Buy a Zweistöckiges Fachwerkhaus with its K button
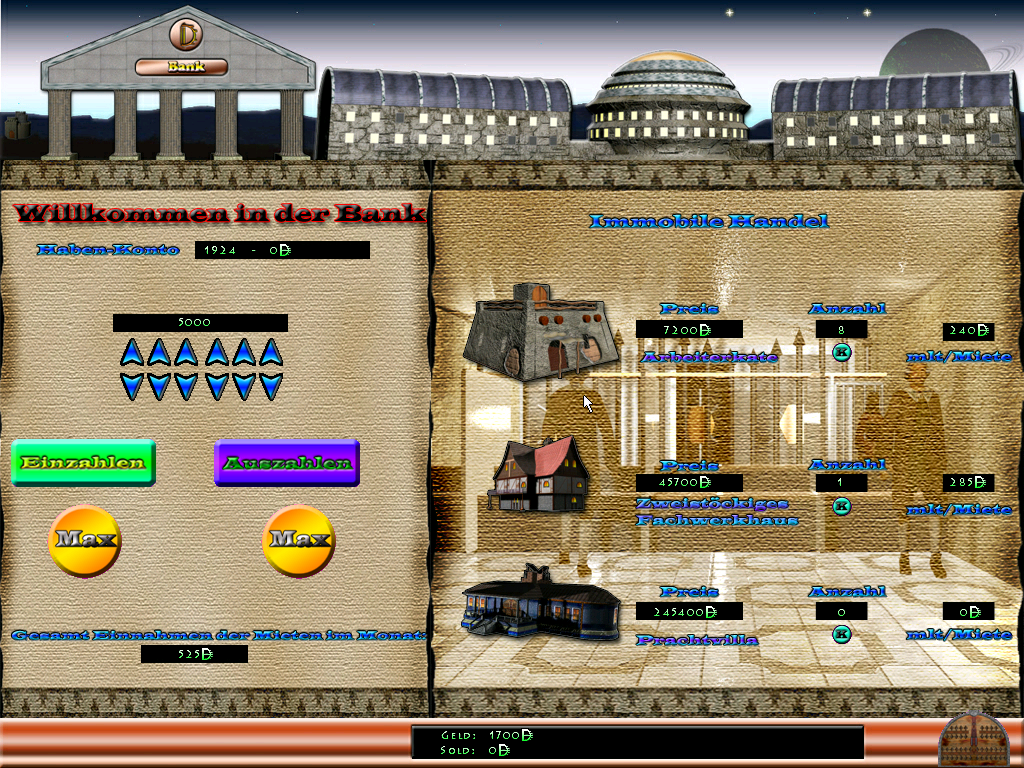Viewport: 1024px width, 768px height. (841, 506)
